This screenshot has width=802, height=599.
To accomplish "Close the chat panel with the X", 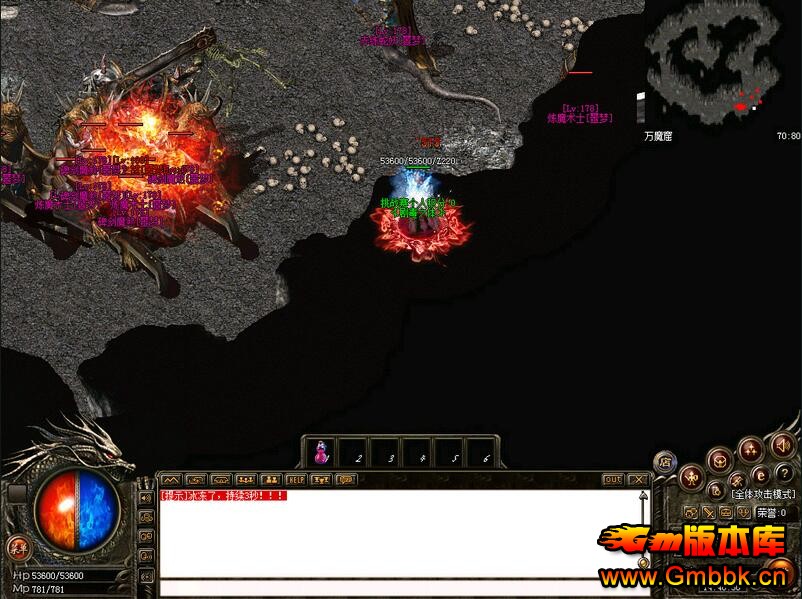I will pyautogui.click(x=637, y=480).
